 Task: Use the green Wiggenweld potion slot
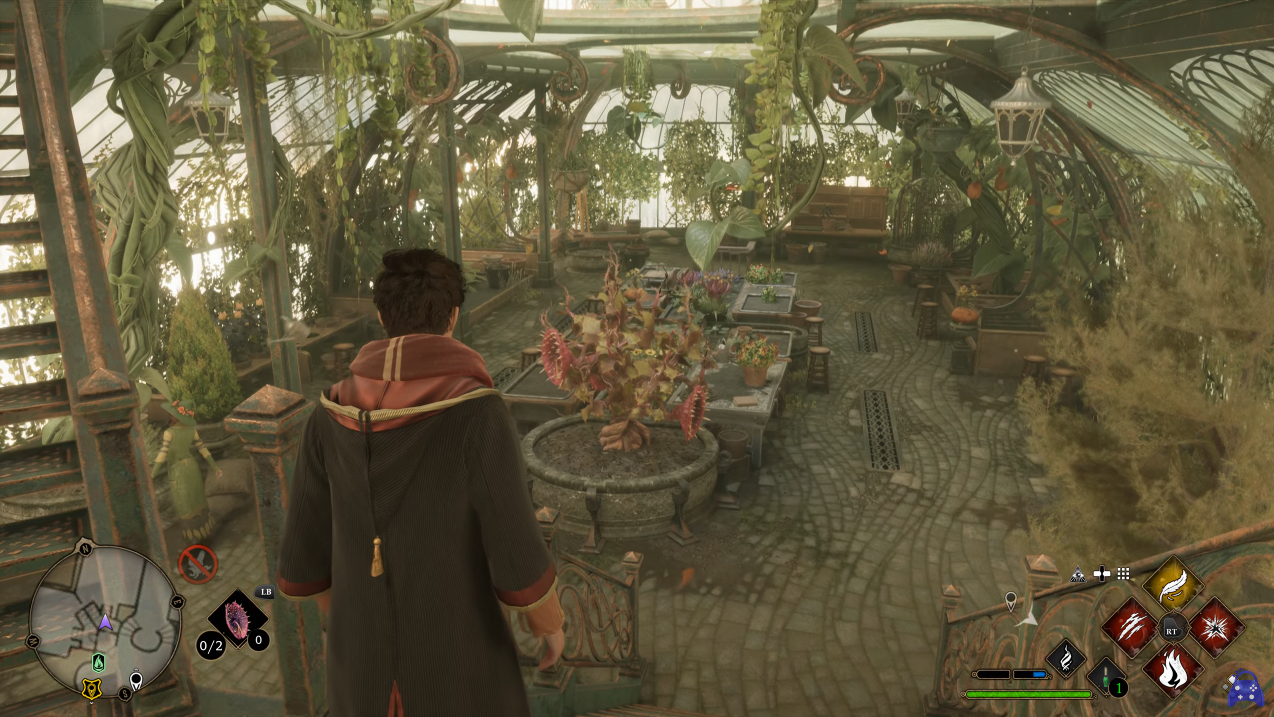1106,676
